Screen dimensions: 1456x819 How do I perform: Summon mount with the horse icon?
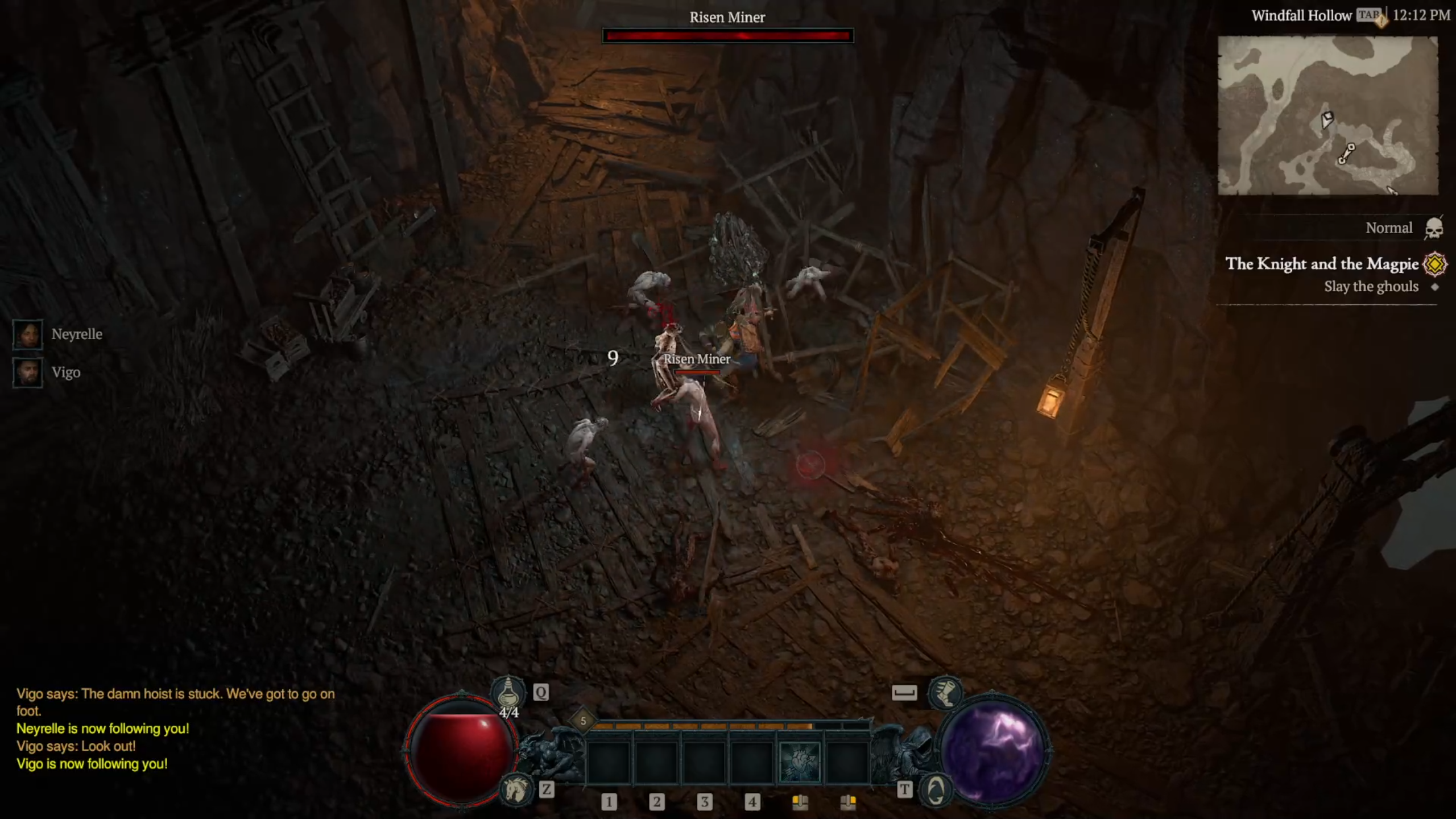515,789
